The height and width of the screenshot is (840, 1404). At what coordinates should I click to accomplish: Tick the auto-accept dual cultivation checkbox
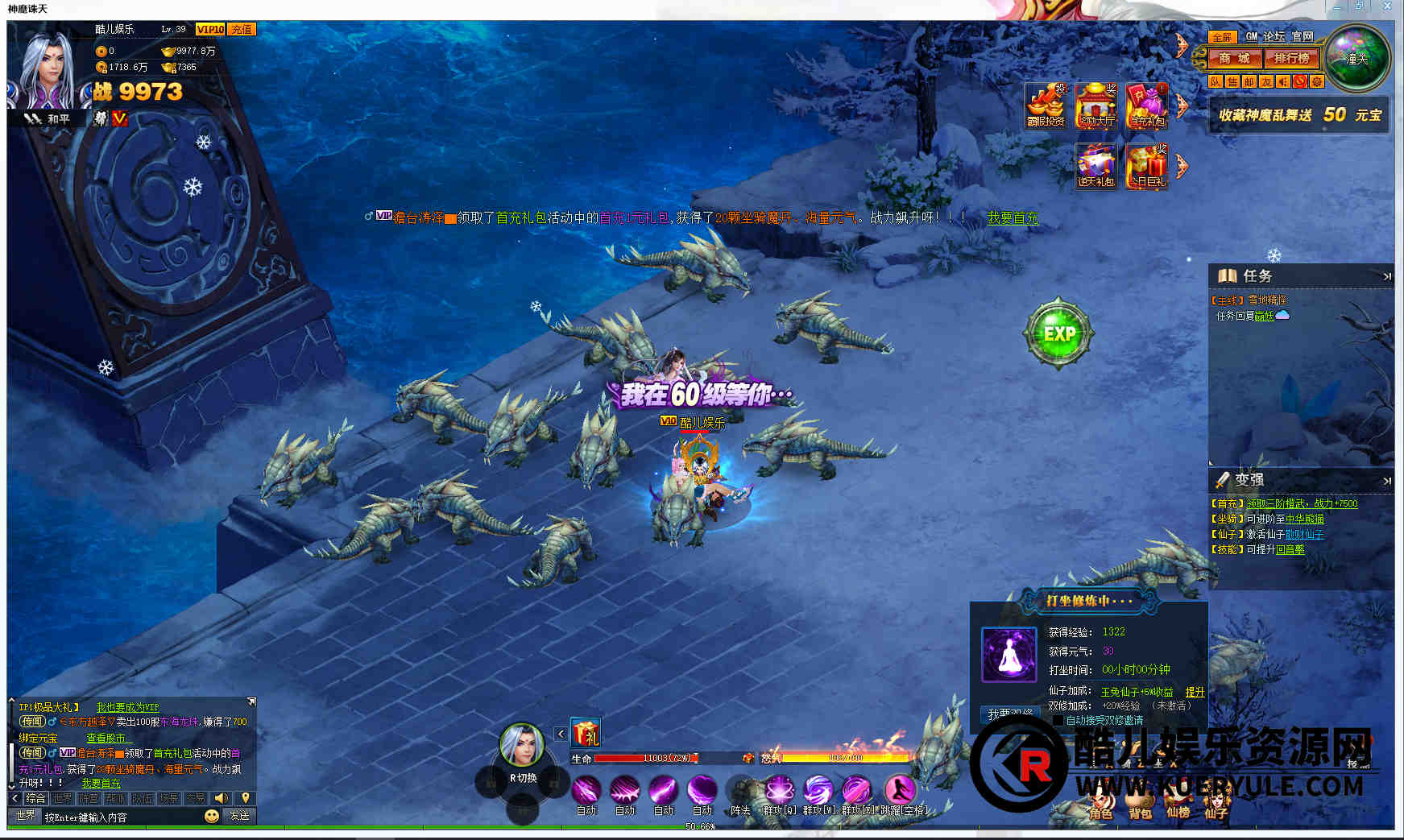pos(1058,720)
